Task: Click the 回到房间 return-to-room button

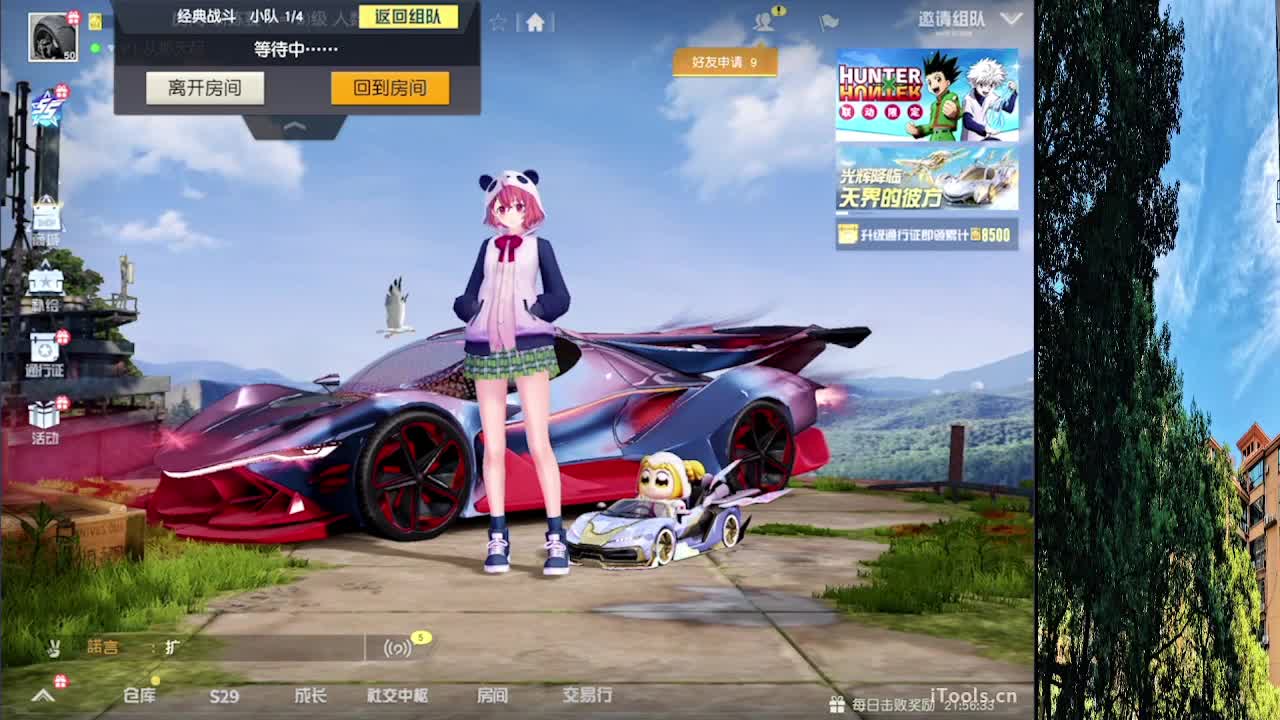Action: (389, 88)
